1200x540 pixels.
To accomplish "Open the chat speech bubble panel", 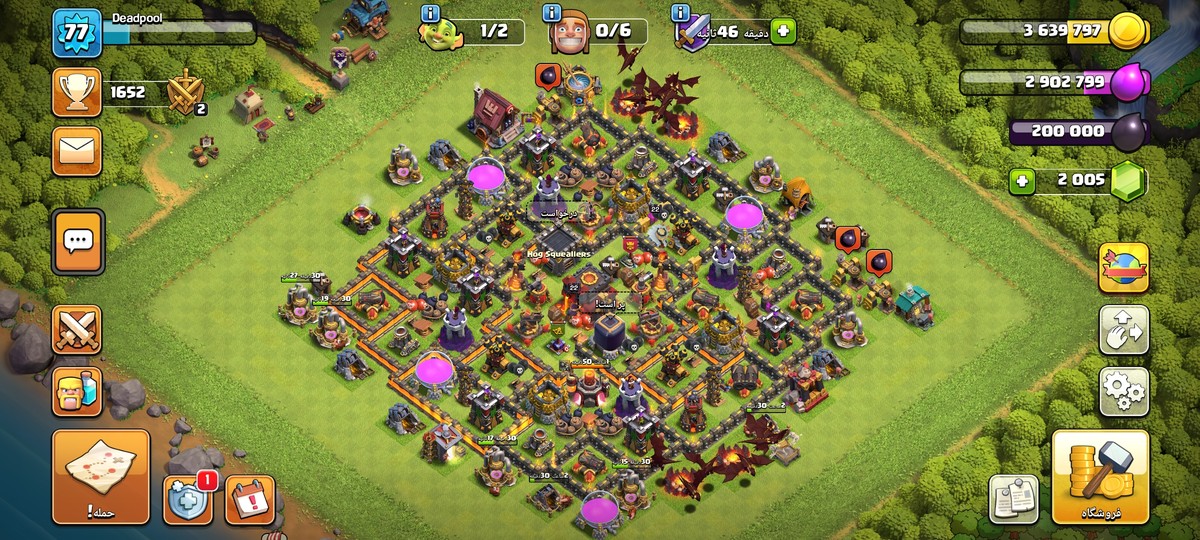I will [77, 241].
